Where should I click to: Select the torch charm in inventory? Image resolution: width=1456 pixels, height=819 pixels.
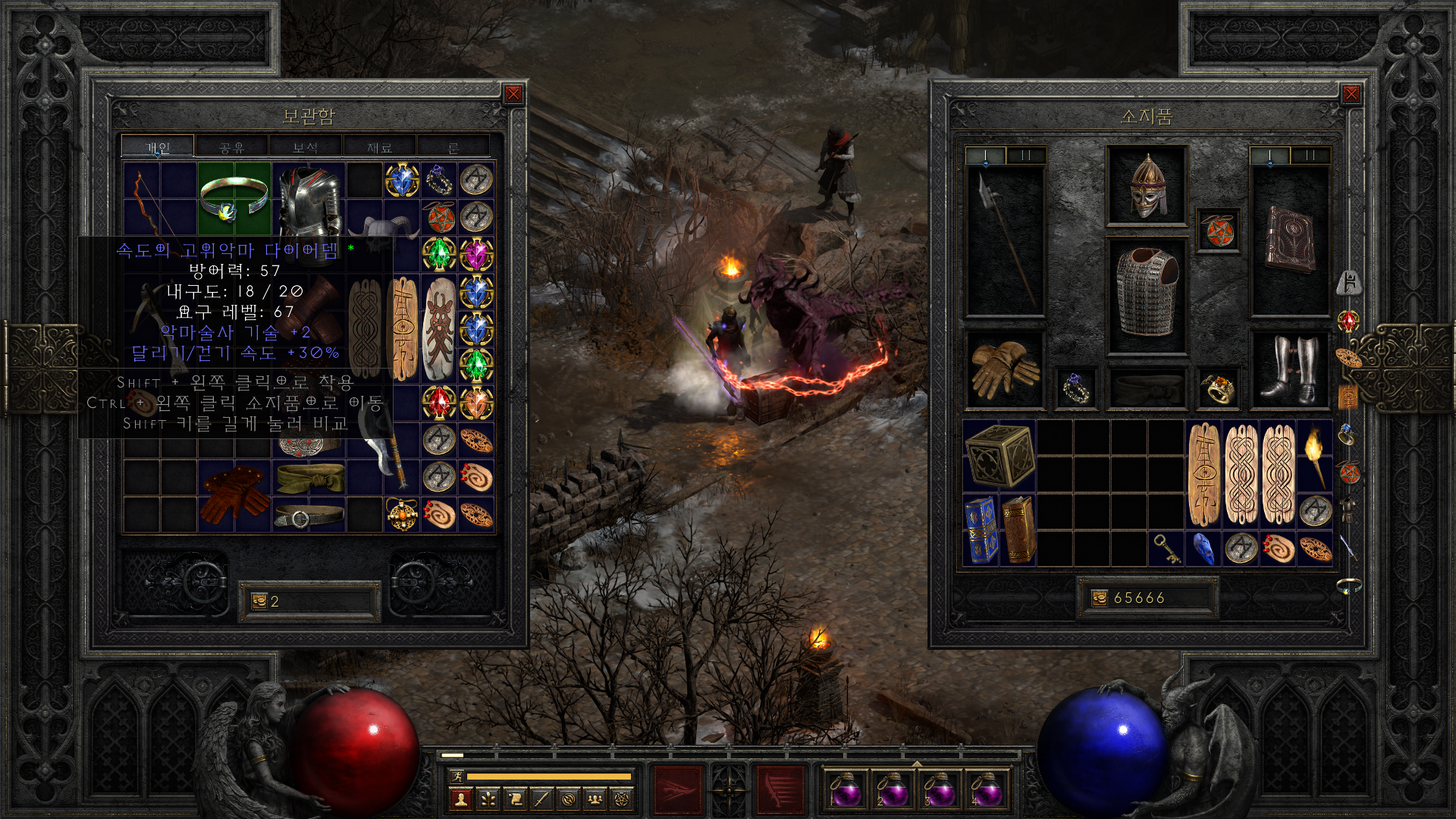point(1315,455)
